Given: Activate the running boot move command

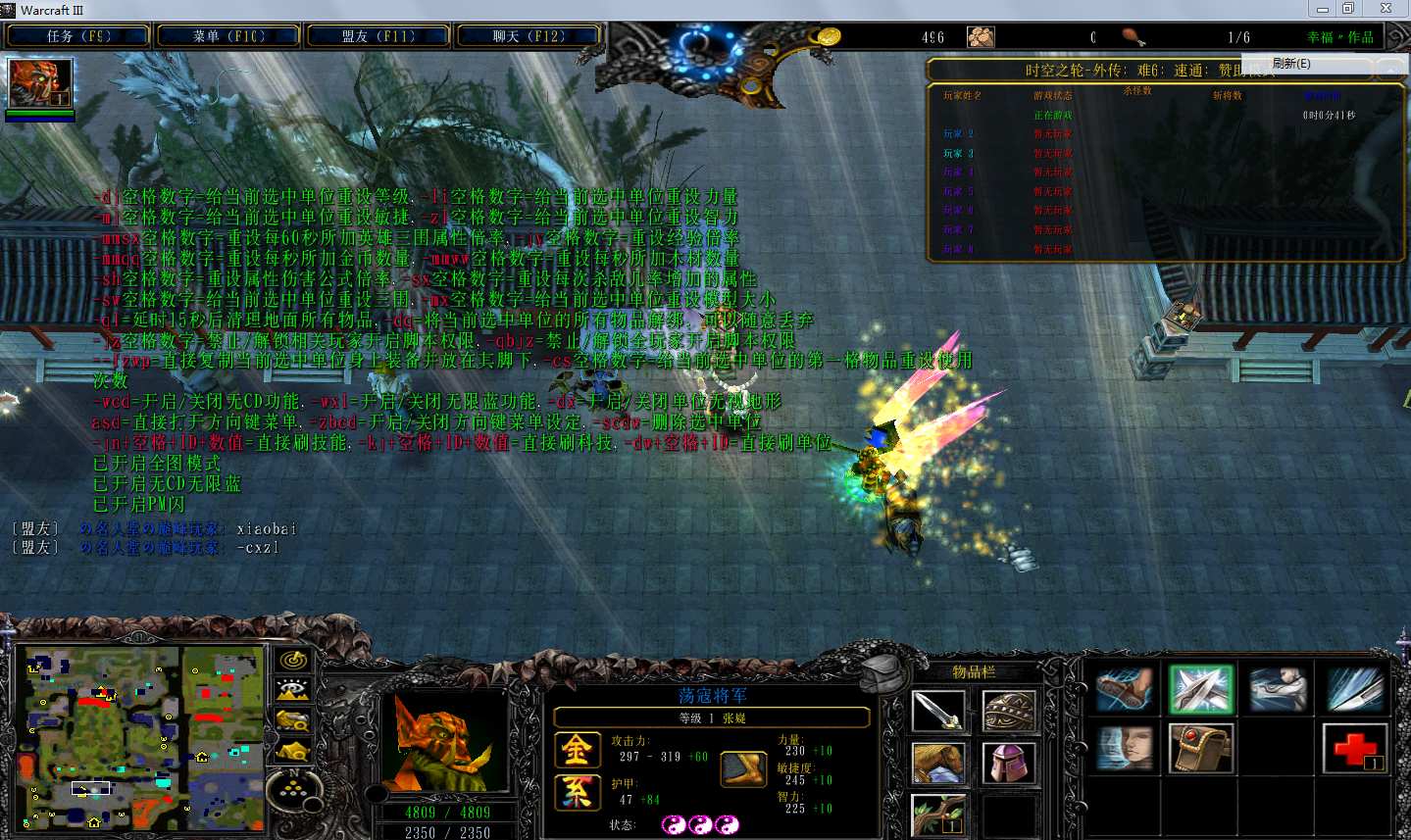Looking at the screenshot, I should [x=1124, y=688].
